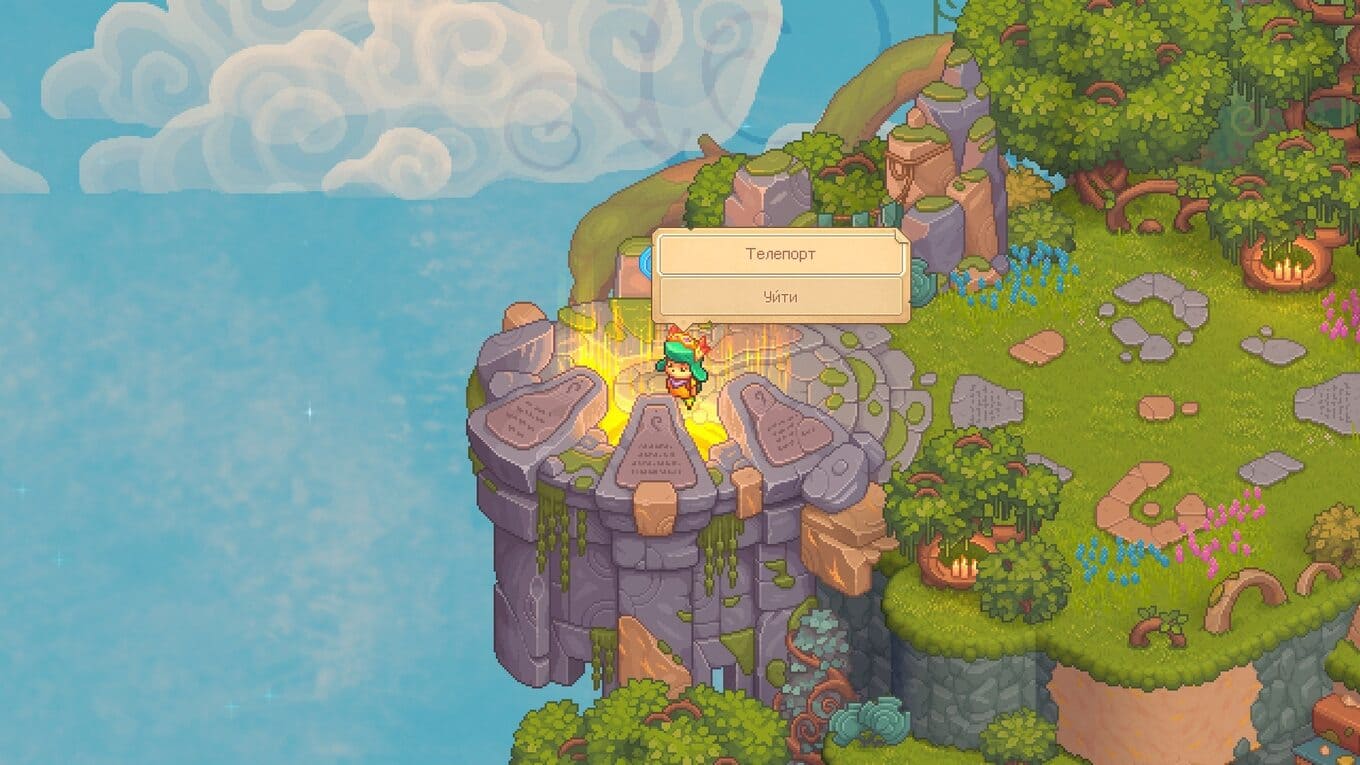1360x765 pixels.
Task: Select Уйти to leave
Action: click(x=780, y=297)
